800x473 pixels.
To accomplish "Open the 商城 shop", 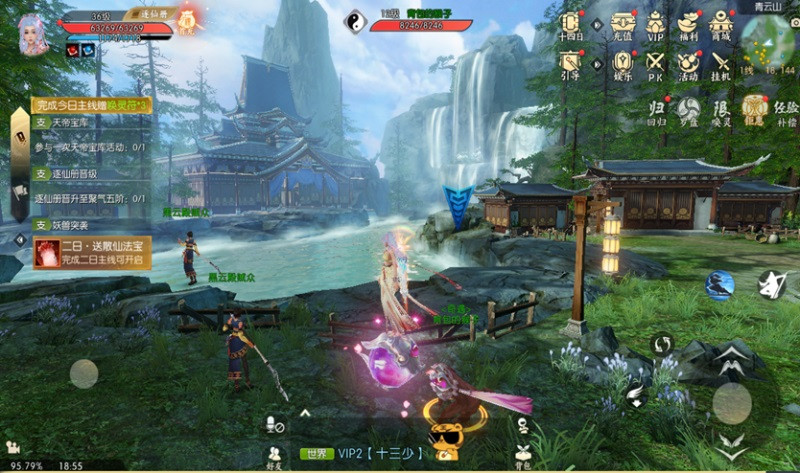I will point(720,24).
